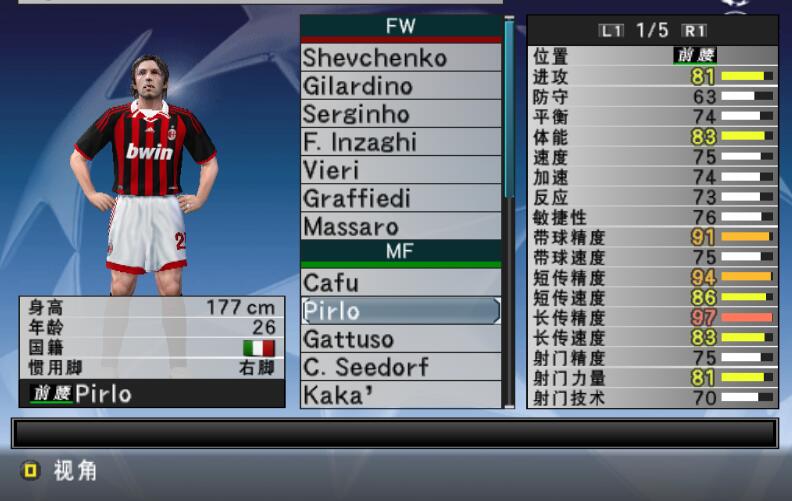Select Cafu from the midfielders
Screen dimensions: 792x501
[x=400, y=283]
